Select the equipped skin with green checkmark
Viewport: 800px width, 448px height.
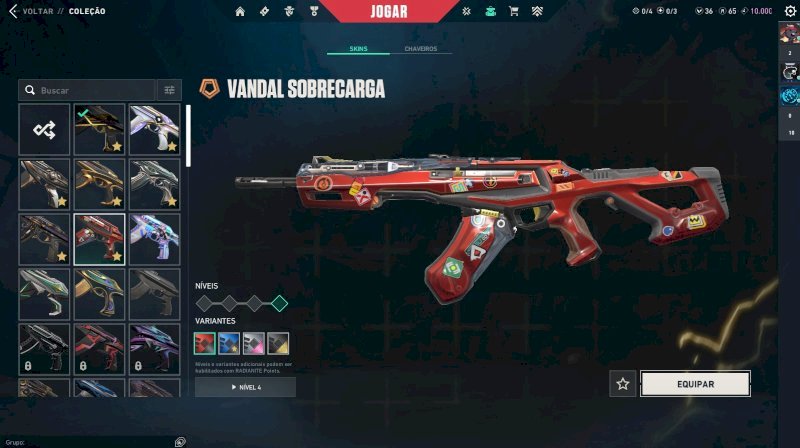pyautogui.click(x=99, y=129)
